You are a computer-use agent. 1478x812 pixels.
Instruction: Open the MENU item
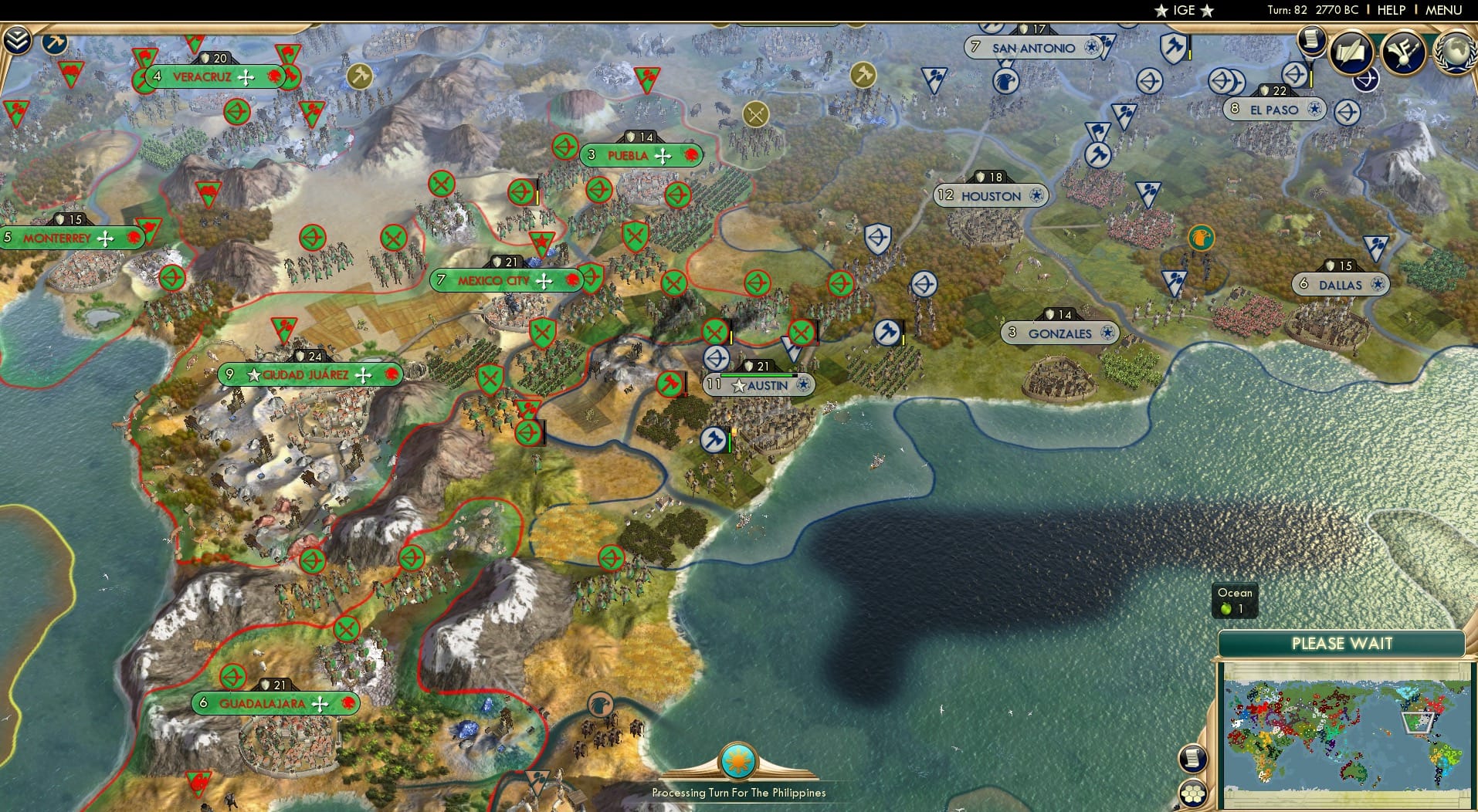[x=1446, y=10]
